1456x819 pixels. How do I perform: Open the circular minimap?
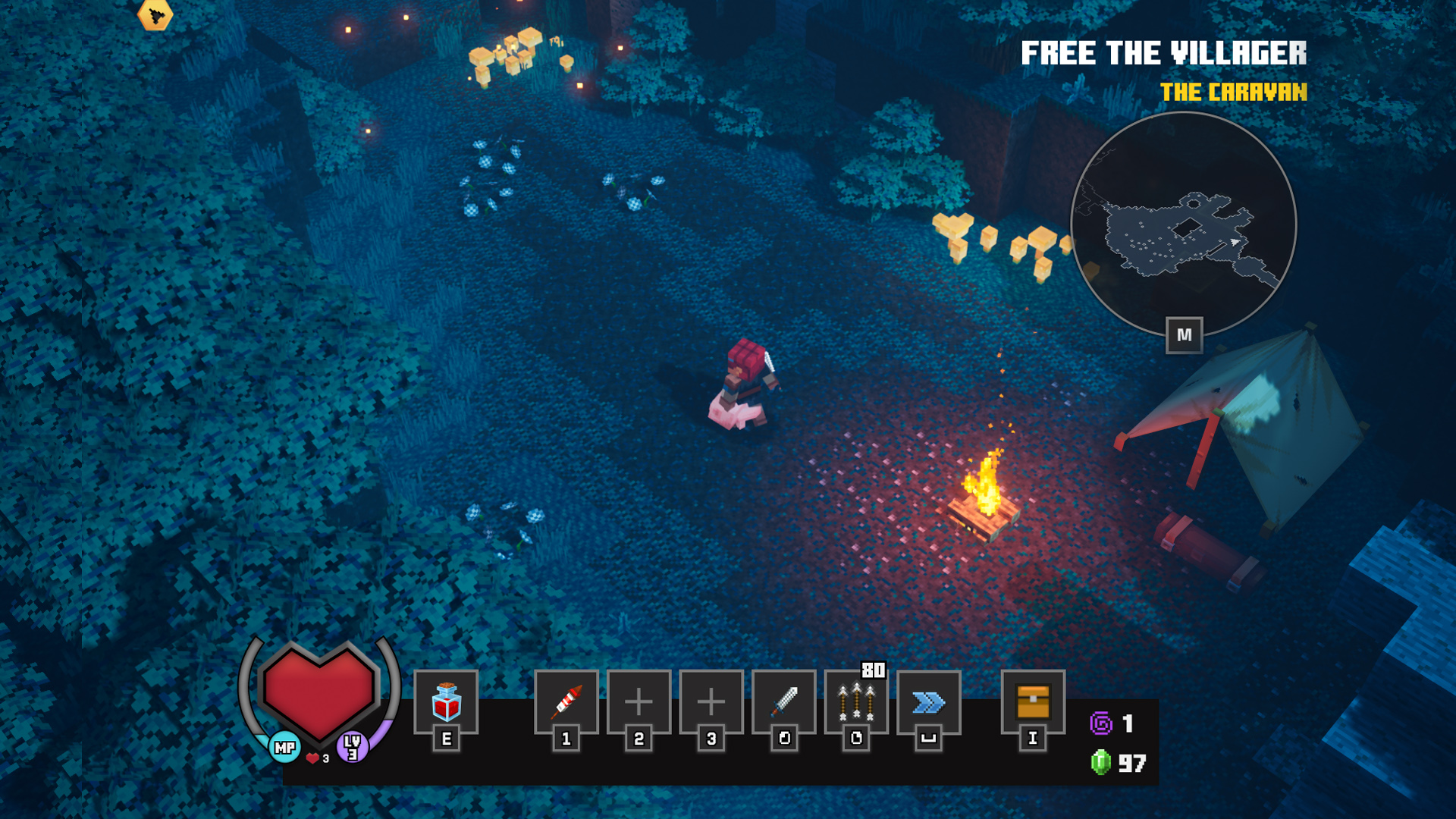[x=1183, y=224]
